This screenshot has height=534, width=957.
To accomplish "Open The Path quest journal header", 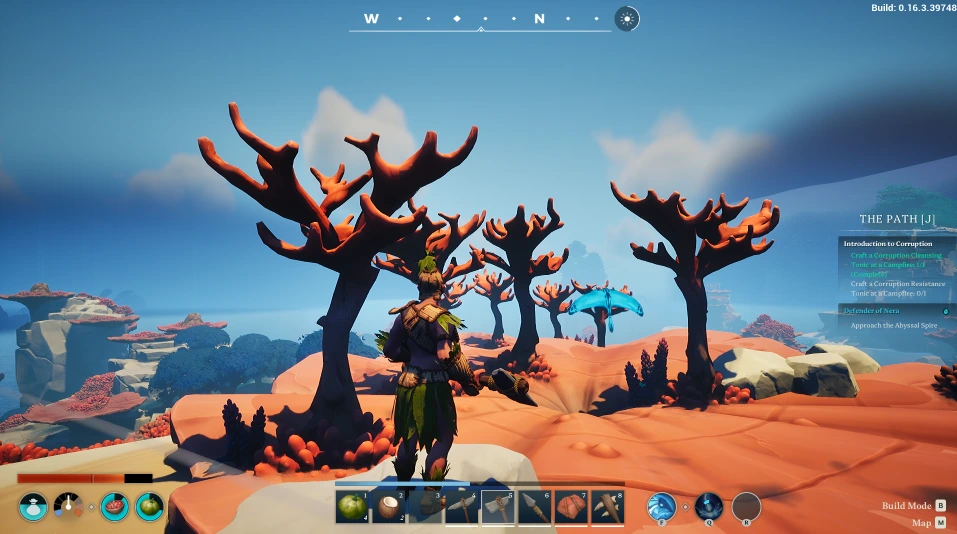I will point(898,219).
